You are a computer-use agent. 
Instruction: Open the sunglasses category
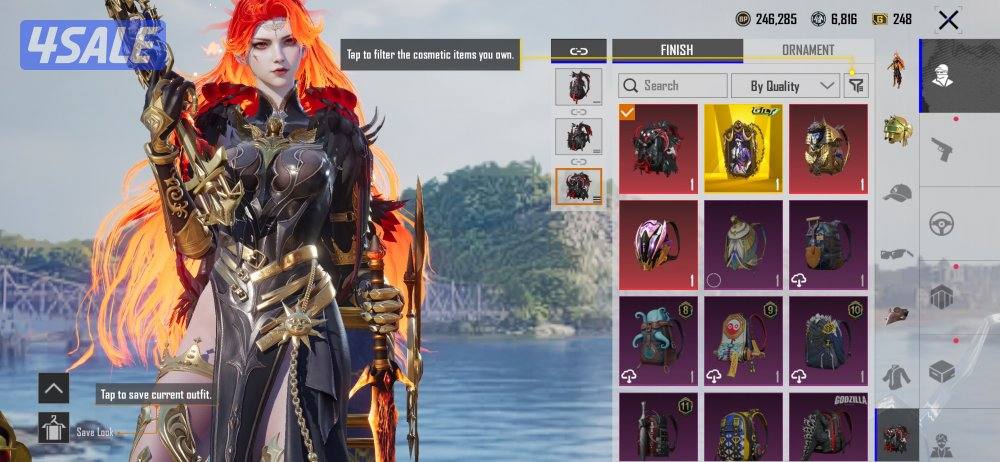pyautogui.click(x=897, y=254)
